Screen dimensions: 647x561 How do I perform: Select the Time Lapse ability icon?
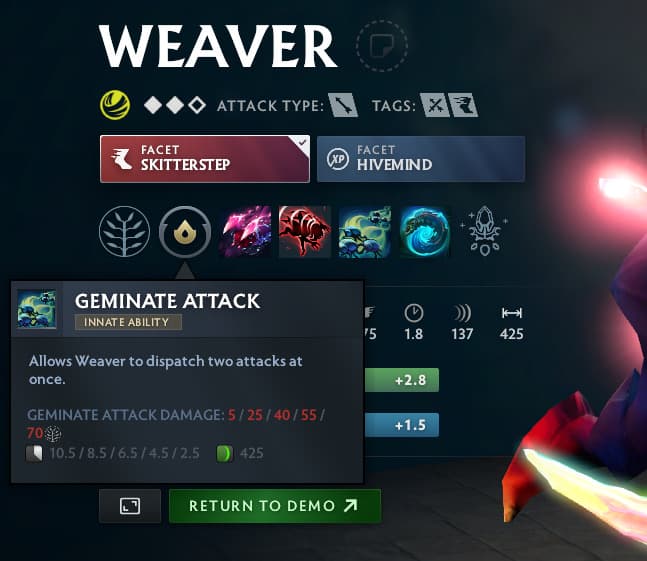click(424, 232)
